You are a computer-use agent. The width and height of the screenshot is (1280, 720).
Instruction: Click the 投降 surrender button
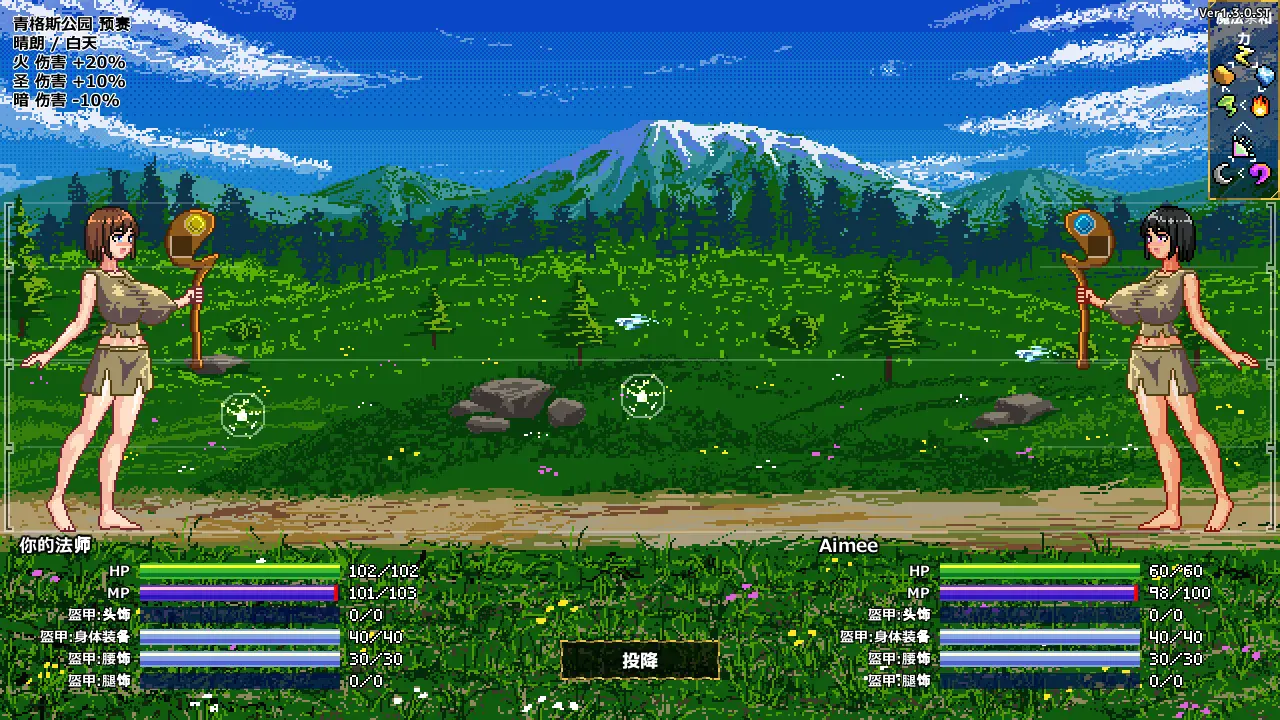(640, 660)
